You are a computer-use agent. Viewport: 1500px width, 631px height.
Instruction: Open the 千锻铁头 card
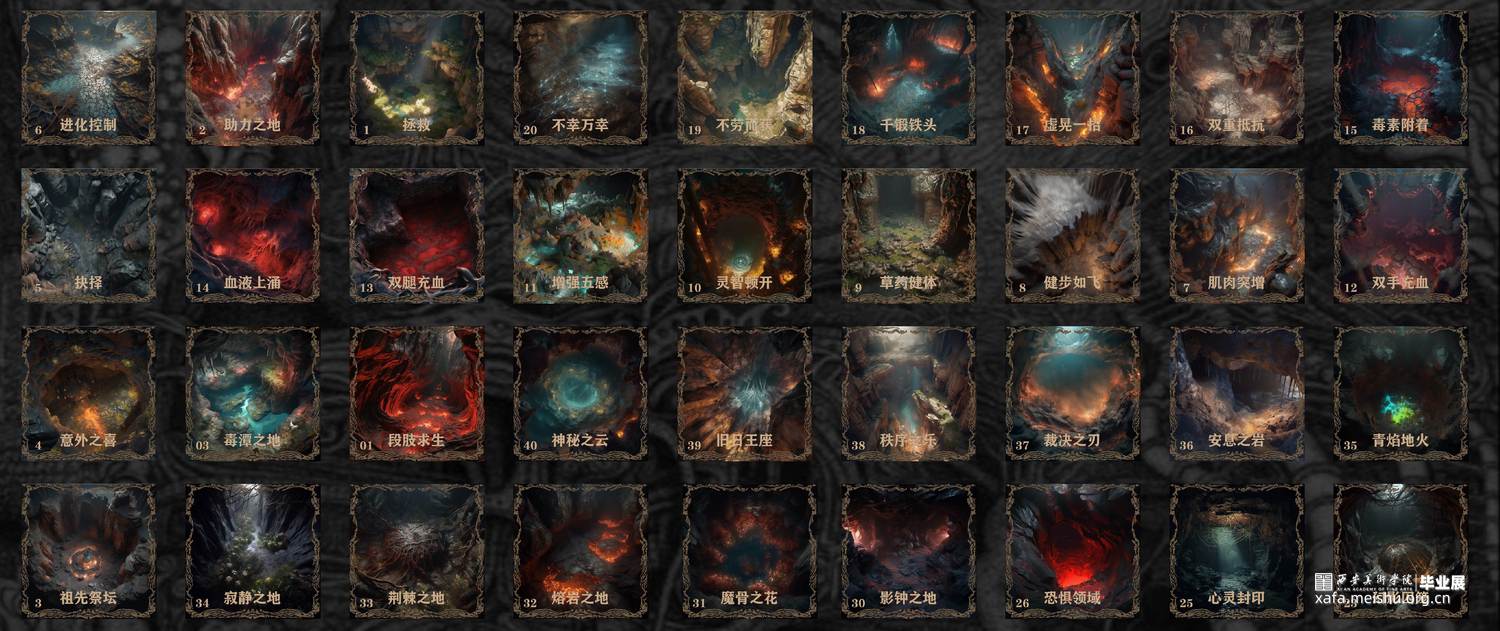point(908,77)
